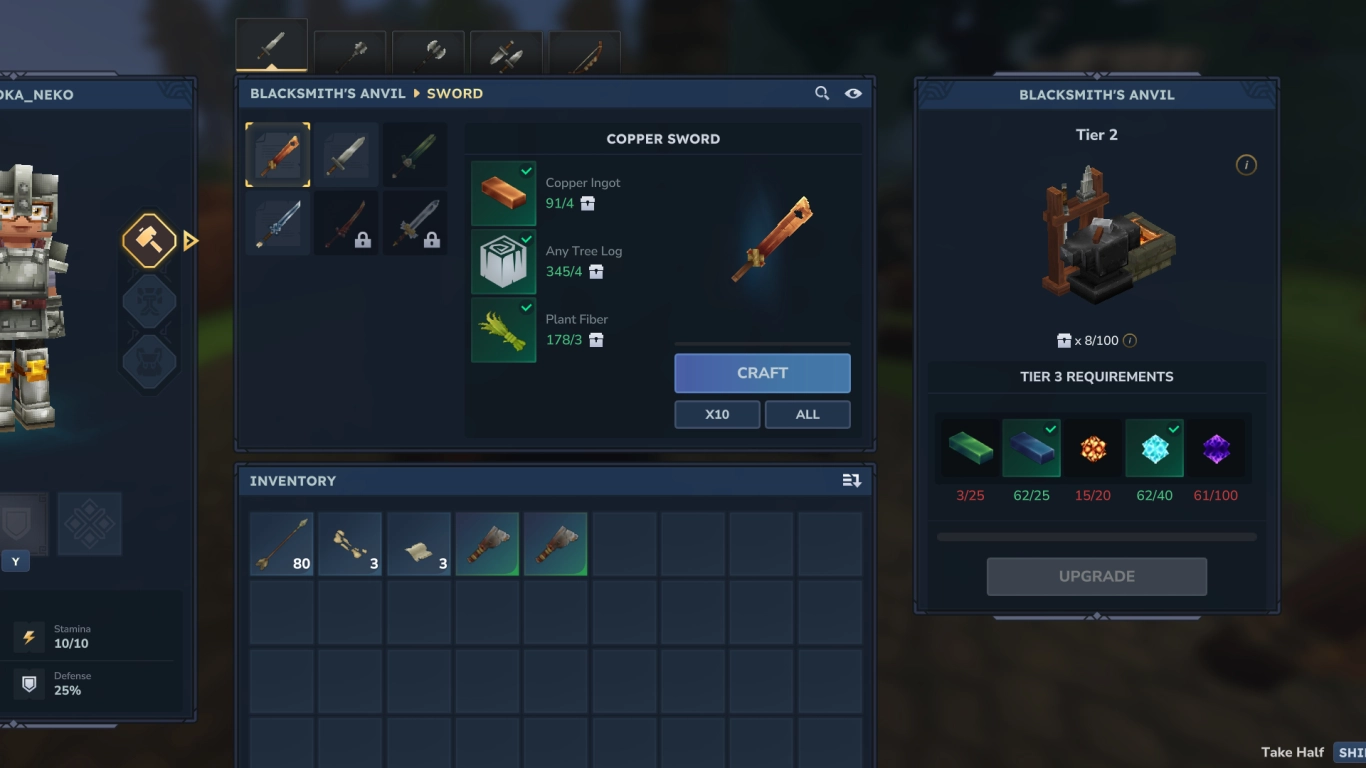The width and height of the screenshot is (1366, 768).
Task: Open the Copper Ingot storage chest icon
Action: (587, 204)
